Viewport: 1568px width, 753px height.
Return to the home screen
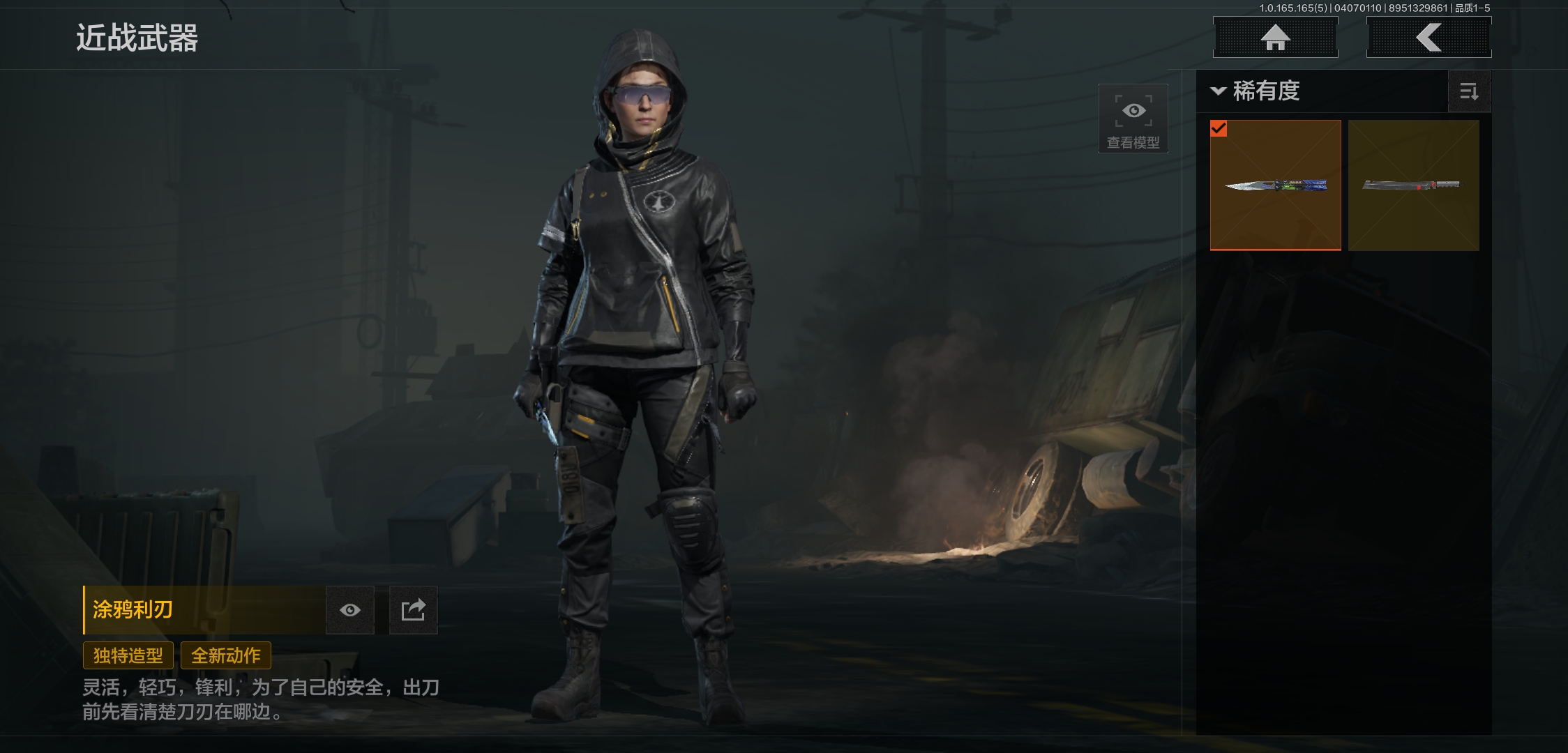pos(1275,38)
